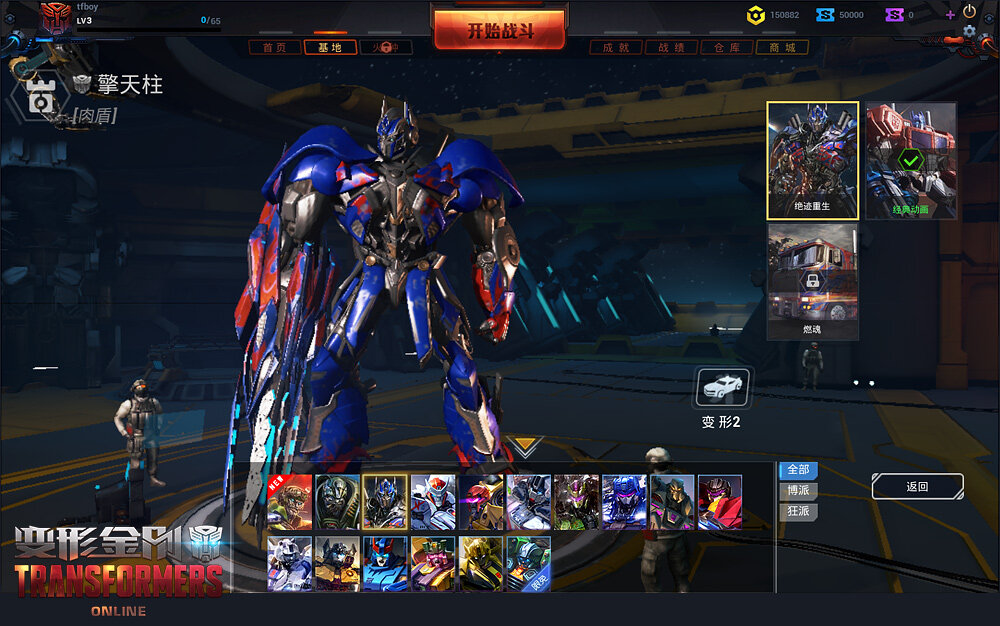Select the character portrait marked NEW

(x=289, y=502)
